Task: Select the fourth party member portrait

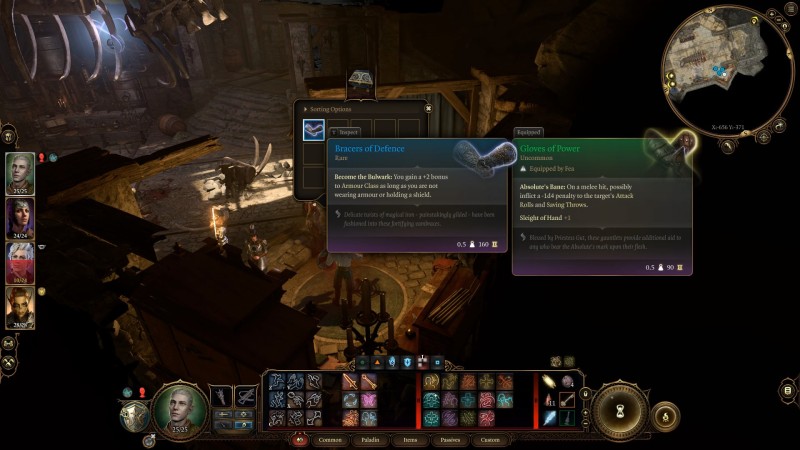Action: click(x=20, y=305)
